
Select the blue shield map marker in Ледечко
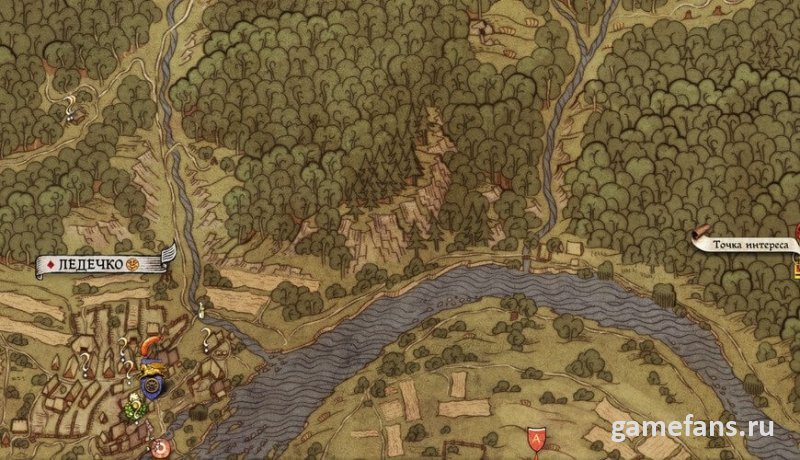click(x=153, y=384)
